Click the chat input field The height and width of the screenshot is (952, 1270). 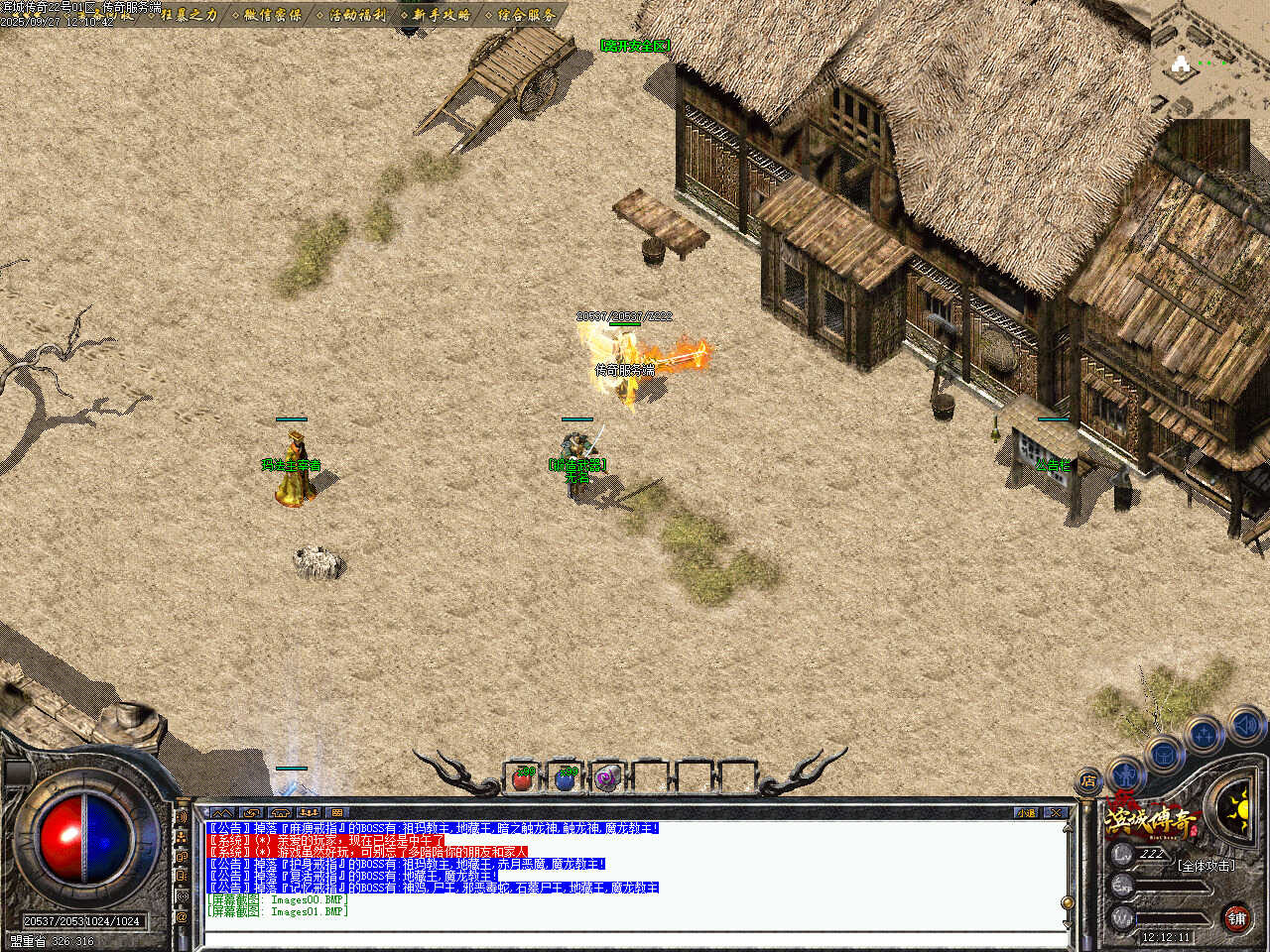[x=635, y=937]
